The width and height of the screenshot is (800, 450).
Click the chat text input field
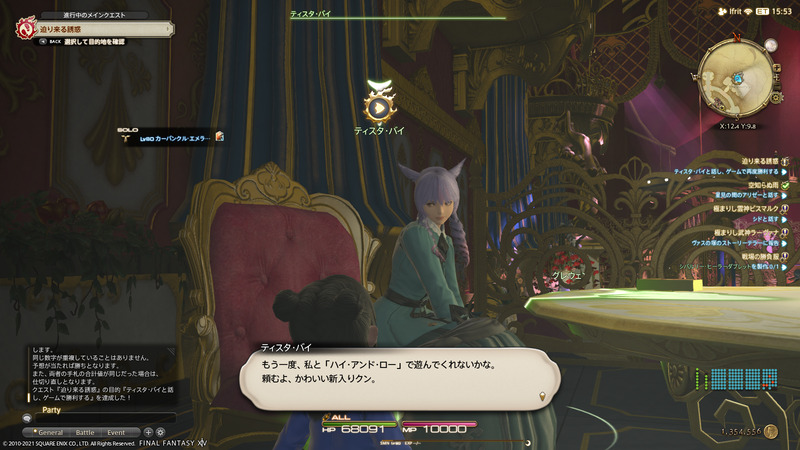tap(105, 418)
